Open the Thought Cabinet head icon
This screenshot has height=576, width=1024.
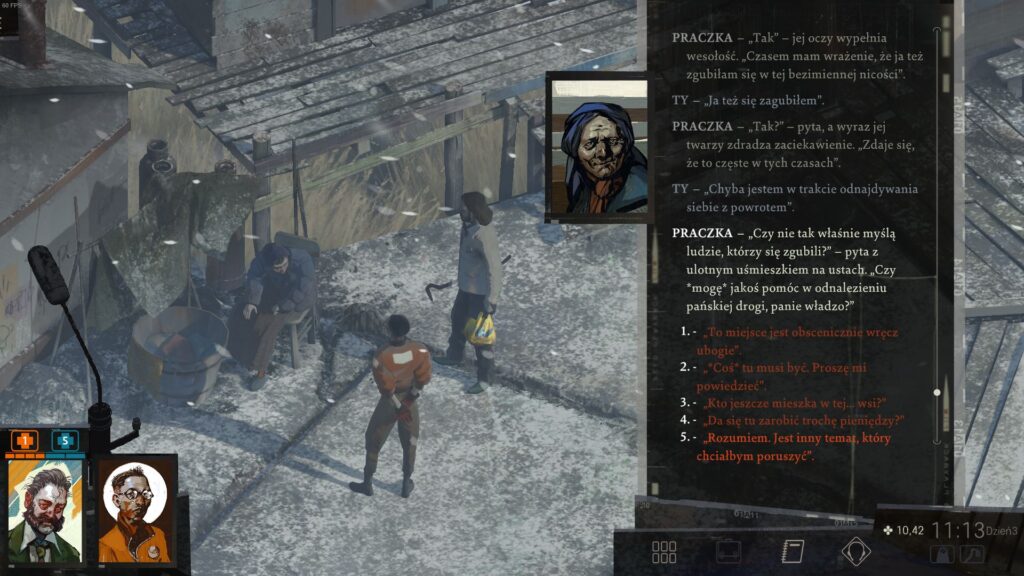click(855, 552)
